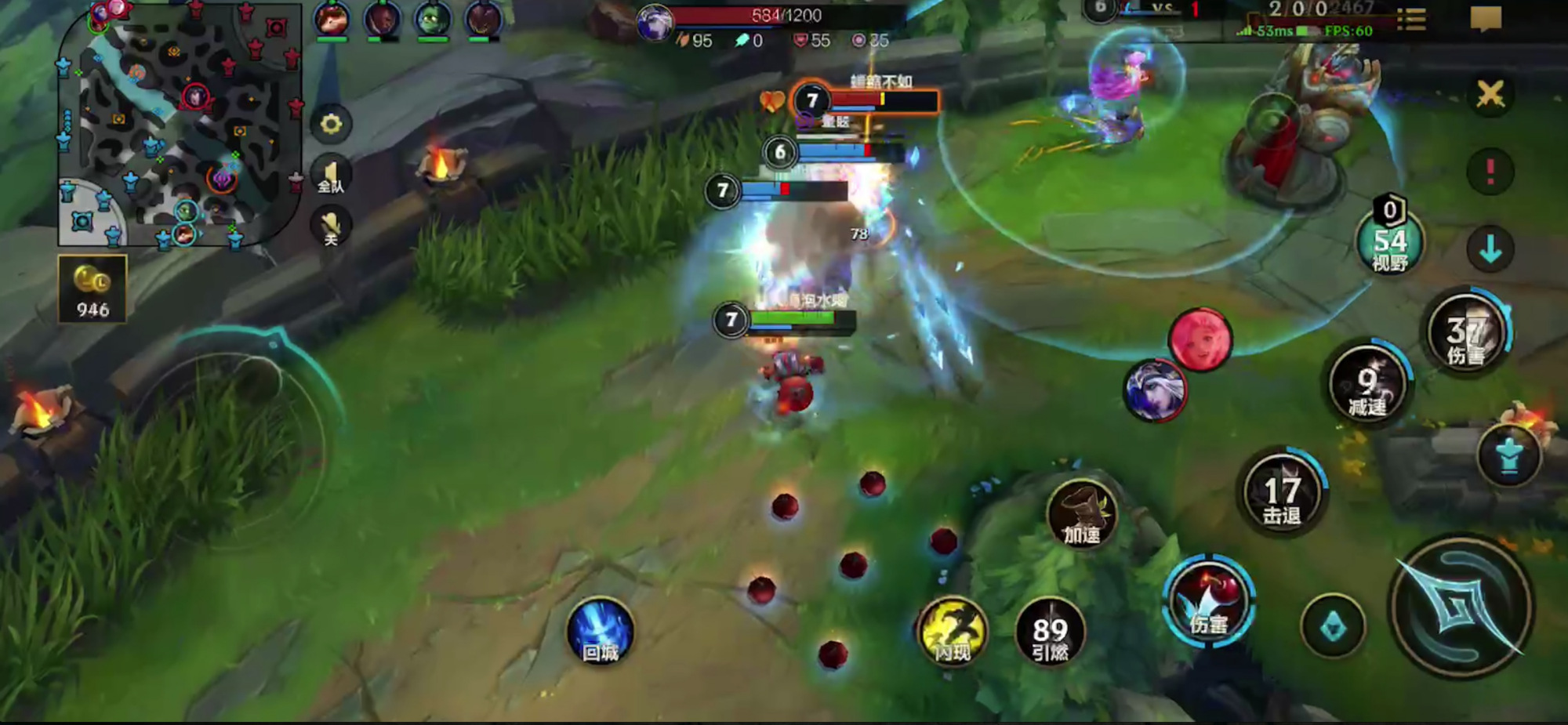The width and height of the screenshot is (1568, 725).
Task: Open the minimap
Action: pyautogui.click(x=179, y=124)
